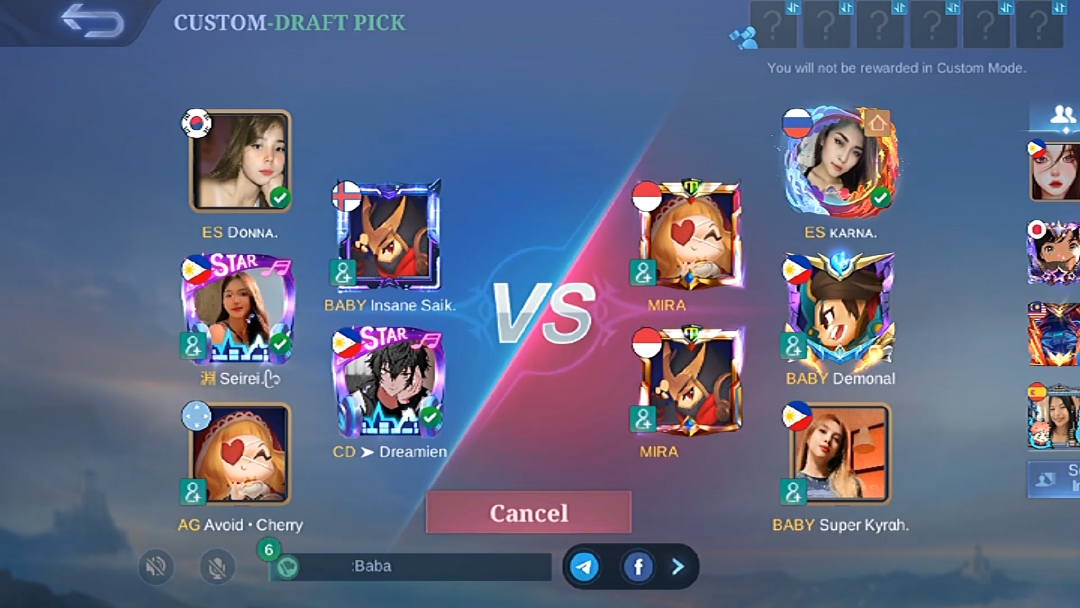Select BABY Super Kyrah's avatar
The height and width of the screenshot is (608, 1080).
pyautogui.click(x=840, y=454)
